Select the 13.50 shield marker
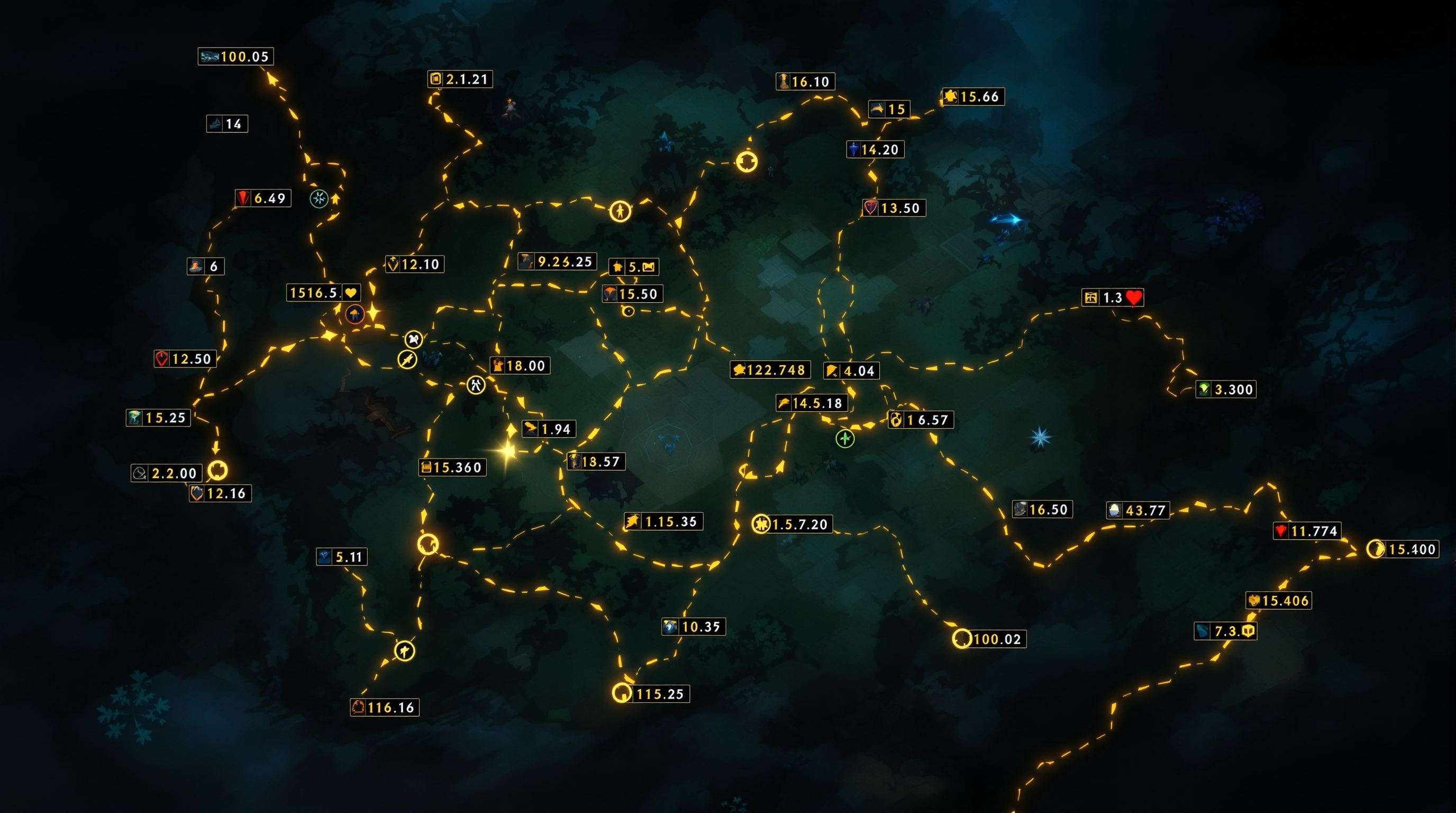 coord(894,208)
